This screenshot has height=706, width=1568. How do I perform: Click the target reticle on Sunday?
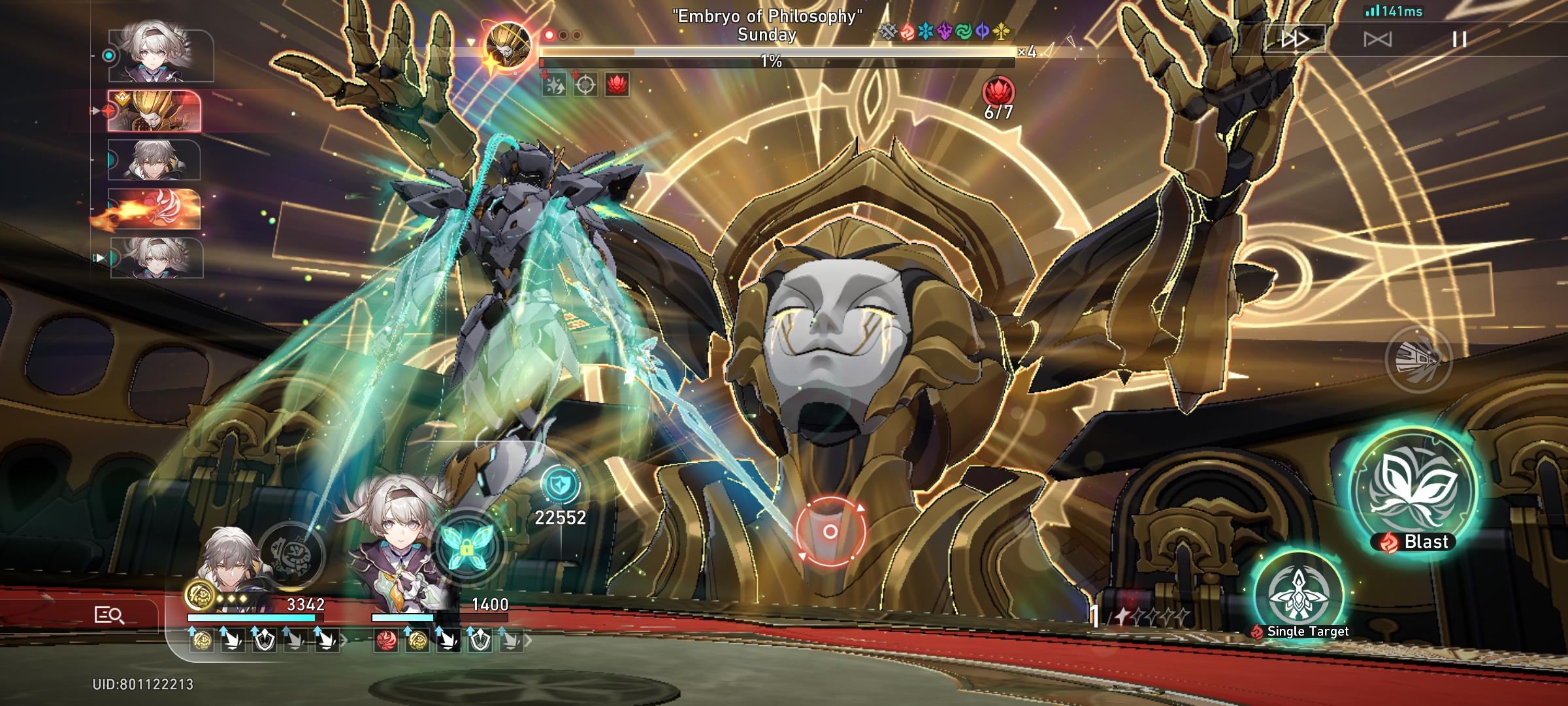tap(831, 532)
